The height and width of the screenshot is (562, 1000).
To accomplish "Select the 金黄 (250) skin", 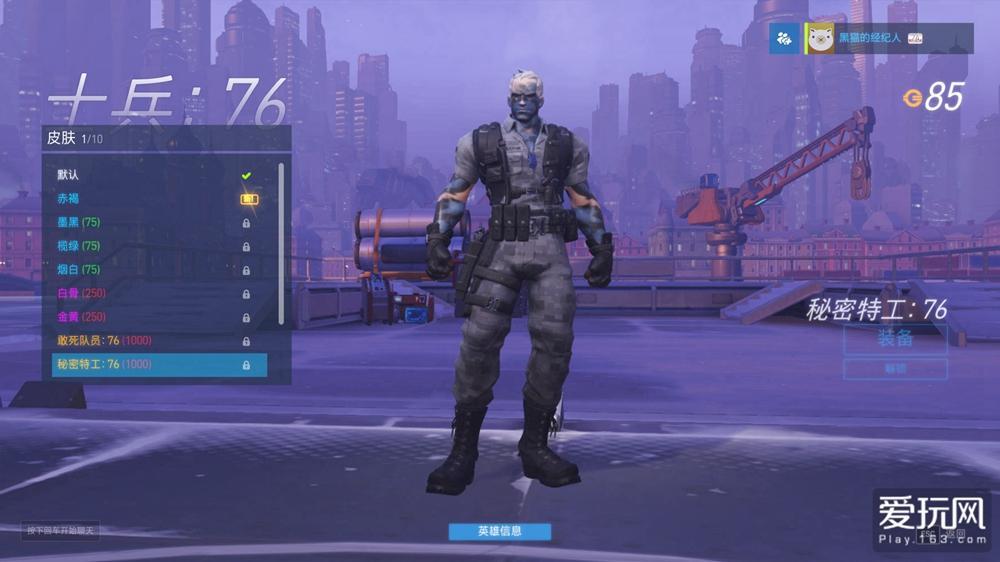I will click(x=150, y=317).
